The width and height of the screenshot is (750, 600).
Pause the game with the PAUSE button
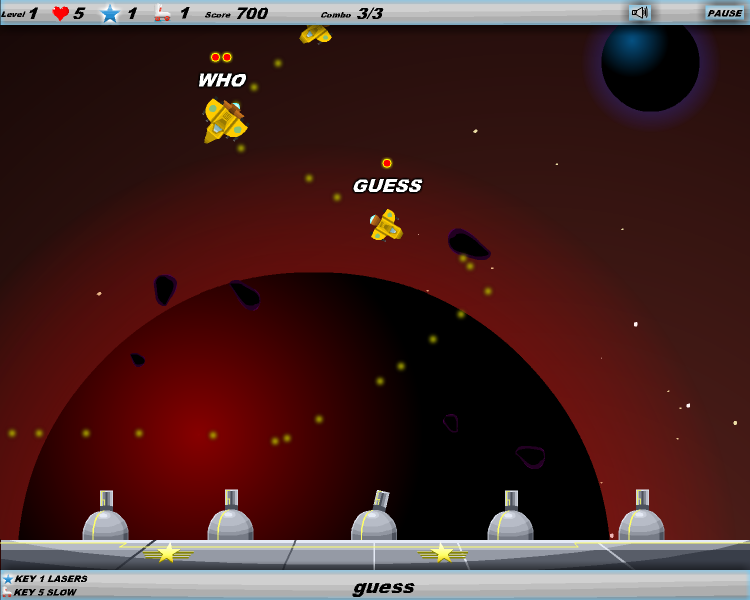[724, 13]
